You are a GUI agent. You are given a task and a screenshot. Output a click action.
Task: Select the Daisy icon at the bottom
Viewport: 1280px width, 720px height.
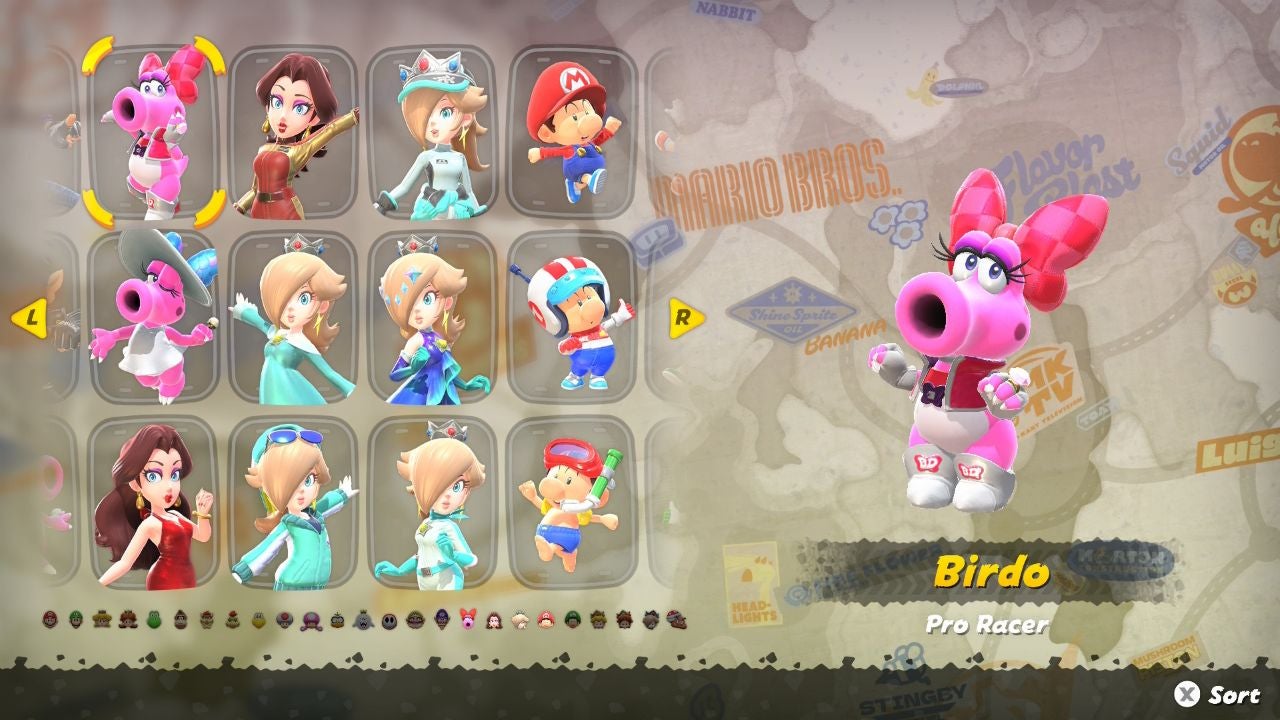(x=128, y=620)
